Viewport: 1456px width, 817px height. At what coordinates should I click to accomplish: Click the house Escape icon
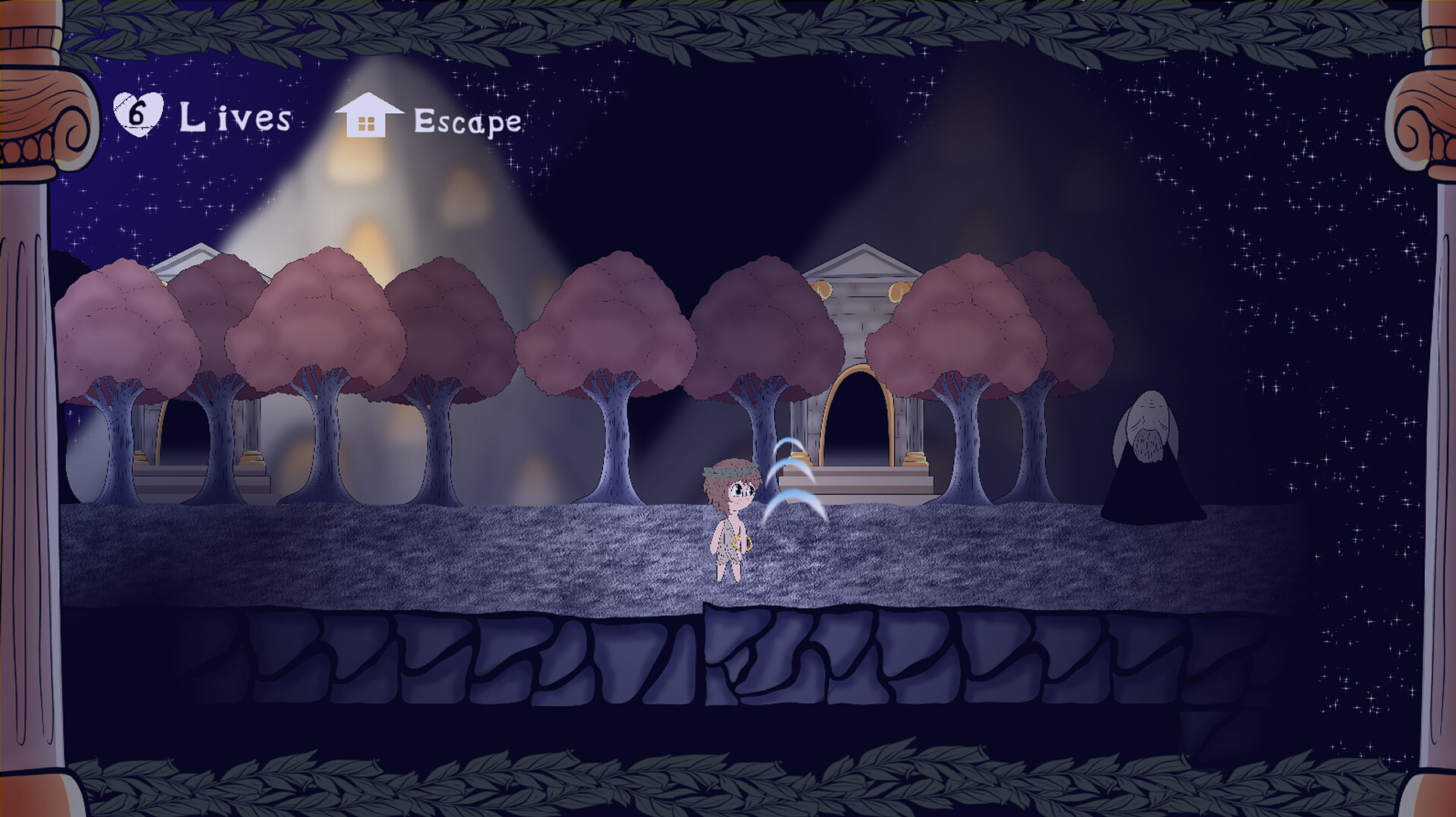coord(368,118)
